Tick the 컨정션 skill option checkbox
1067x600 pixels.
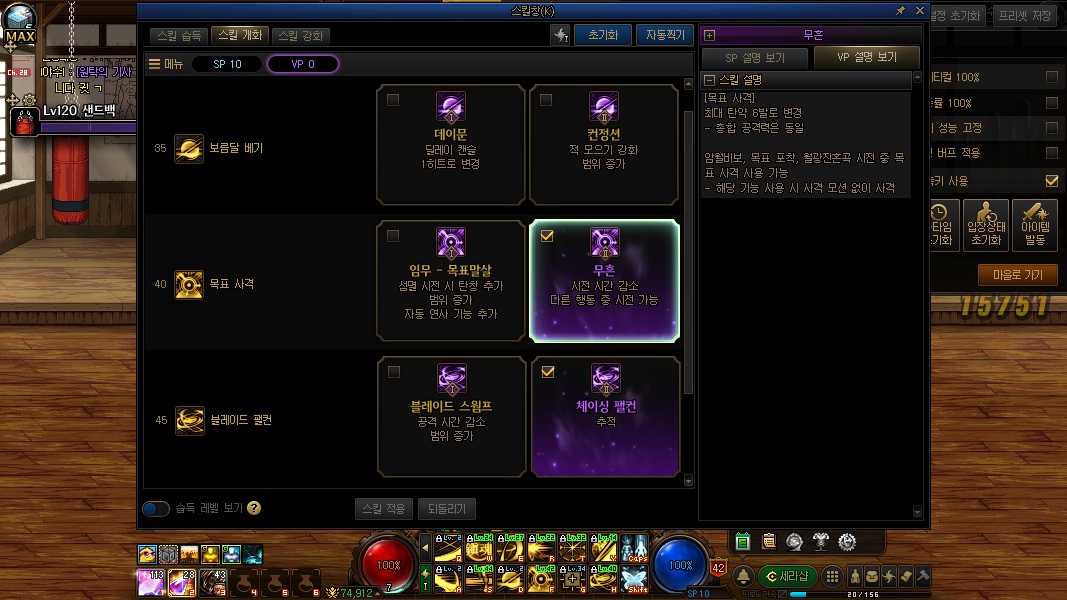click(x=546, y=100)
